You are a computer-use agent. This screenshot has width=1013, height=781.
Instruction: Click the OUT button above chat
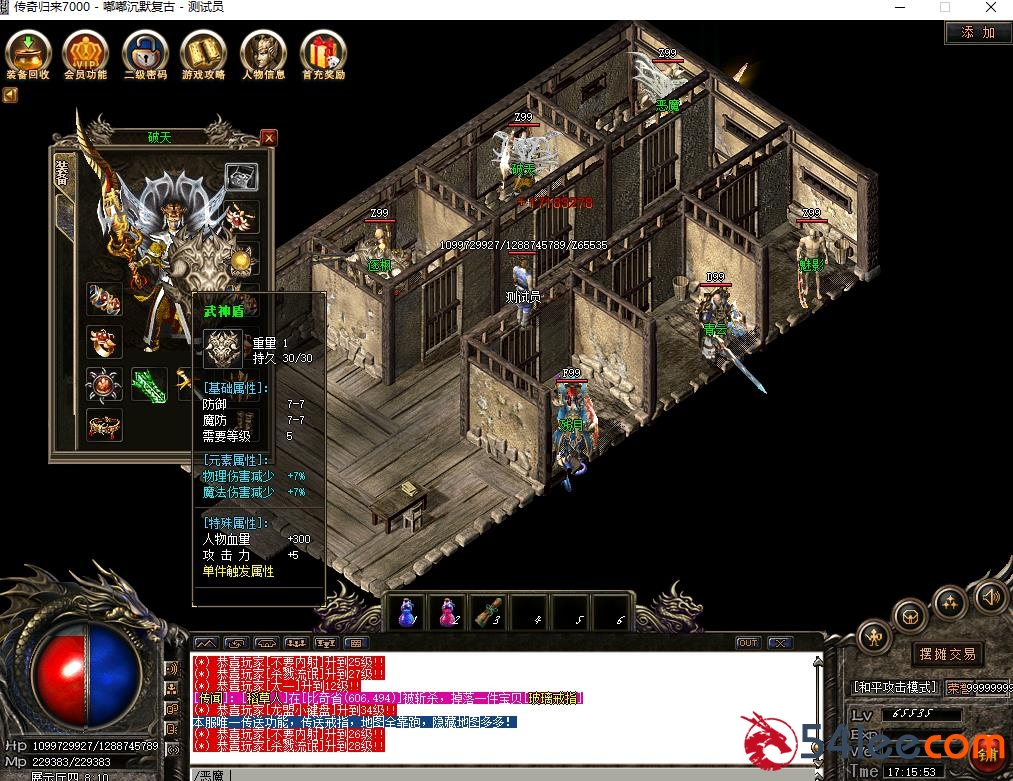(748, 643)
